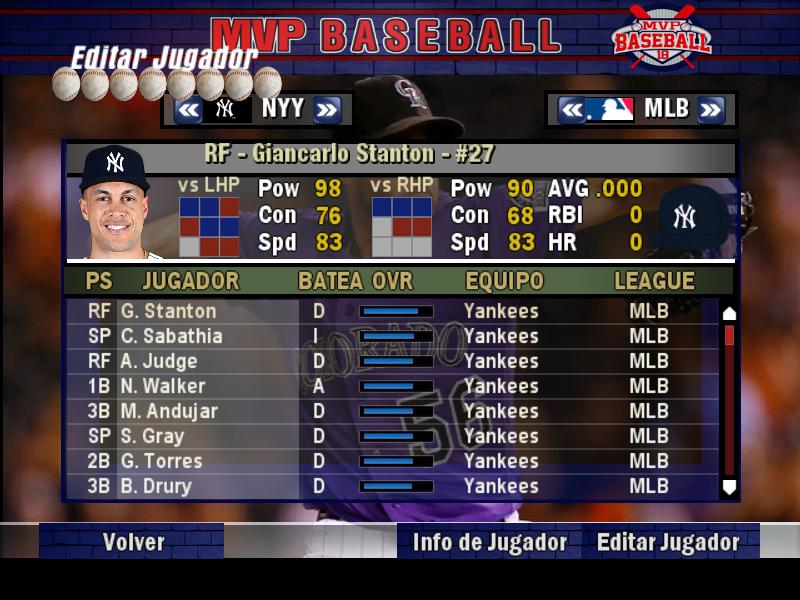Choose the Editar Jugador button
The width and height of the screenshot is (800, 600).
[668, 542]
